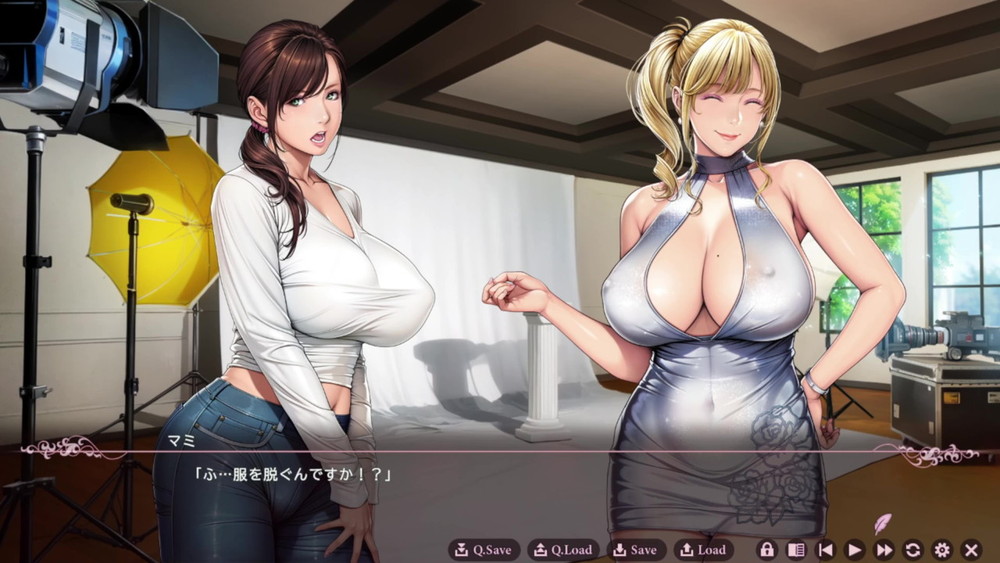
Task: Activate the fast-forward skip button
Action: click(884, 549)
